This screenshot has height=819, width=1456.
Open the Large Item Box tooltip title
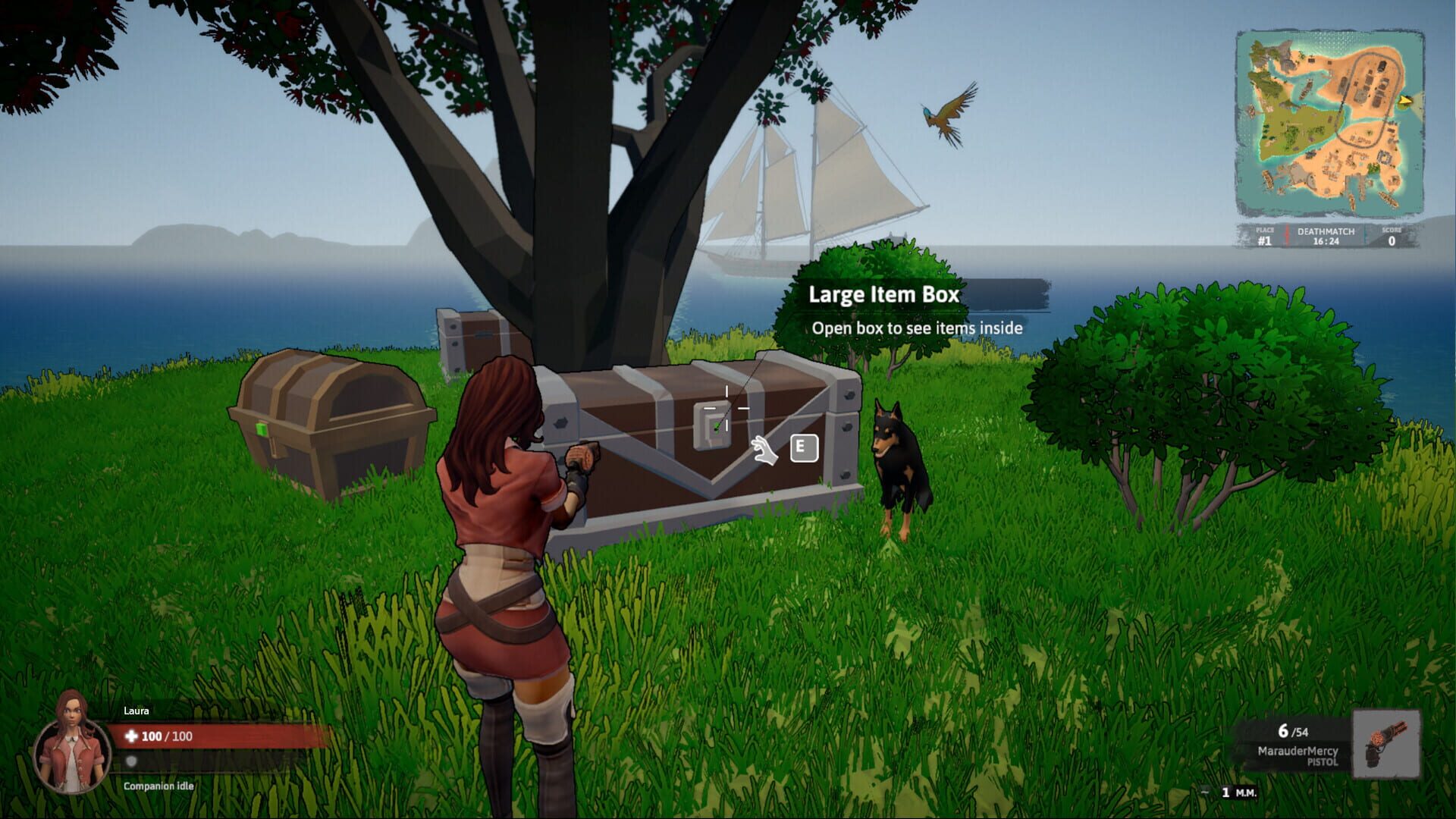[885, 296]
